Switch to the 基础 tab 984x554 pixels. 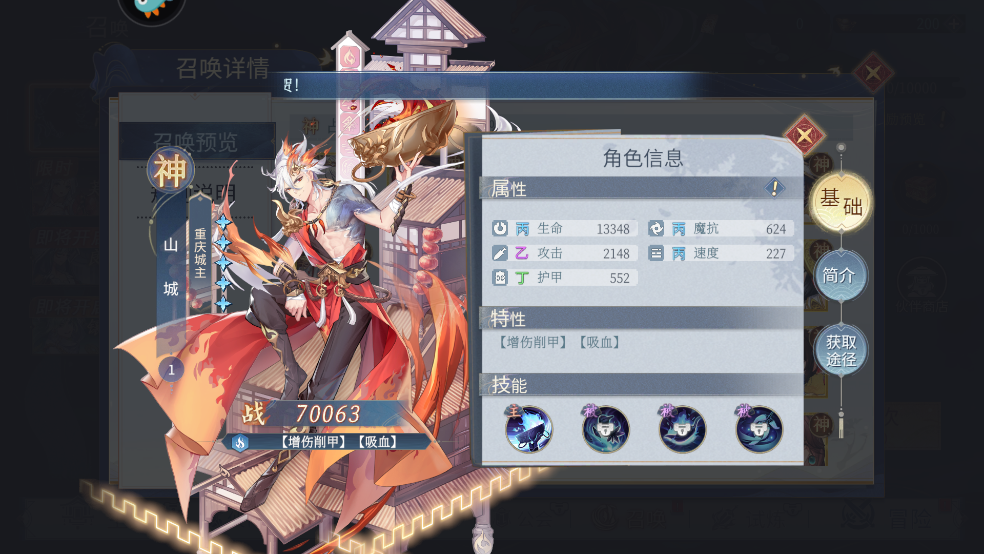click(x=840, y=202)
